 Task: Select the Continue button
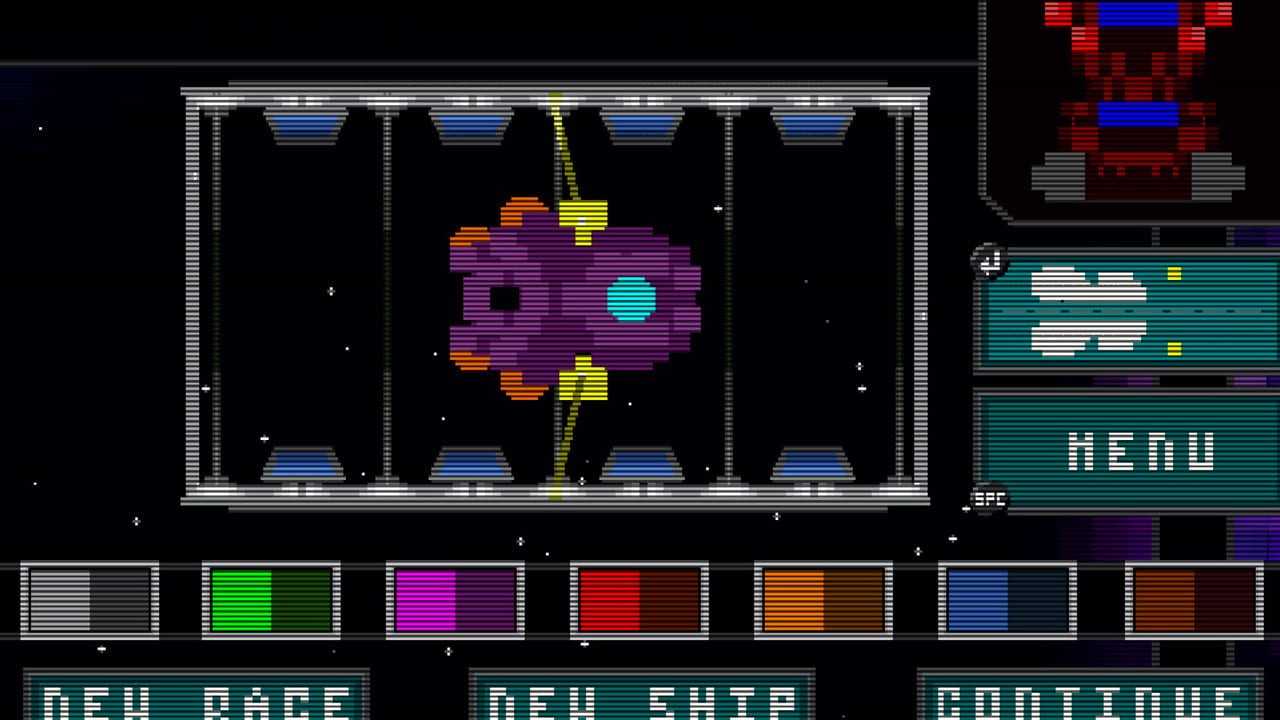click(x=1090, y=698)
